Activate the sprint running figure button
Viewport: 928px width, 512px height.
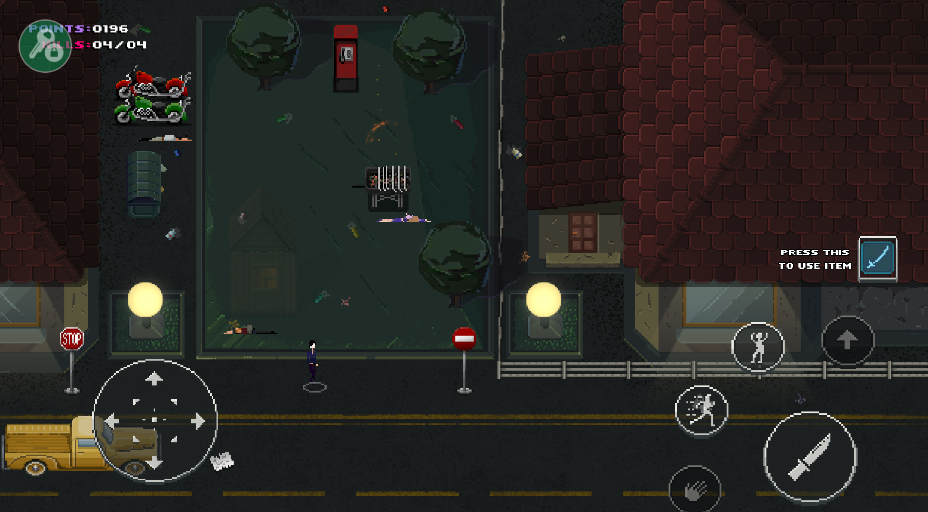[701, 408]
